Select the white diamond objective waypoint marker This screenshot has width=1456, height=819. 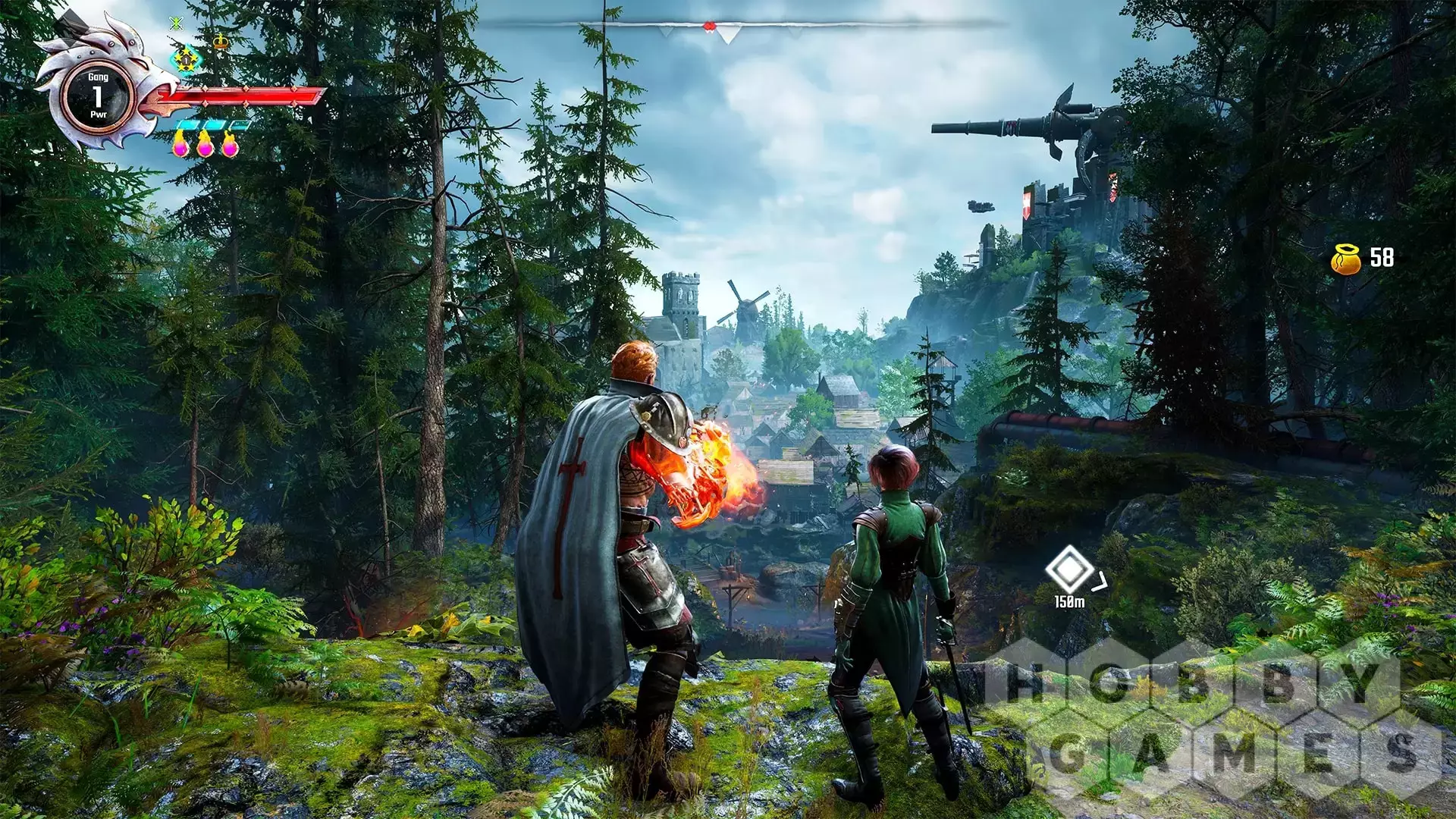pos(1069,570)
